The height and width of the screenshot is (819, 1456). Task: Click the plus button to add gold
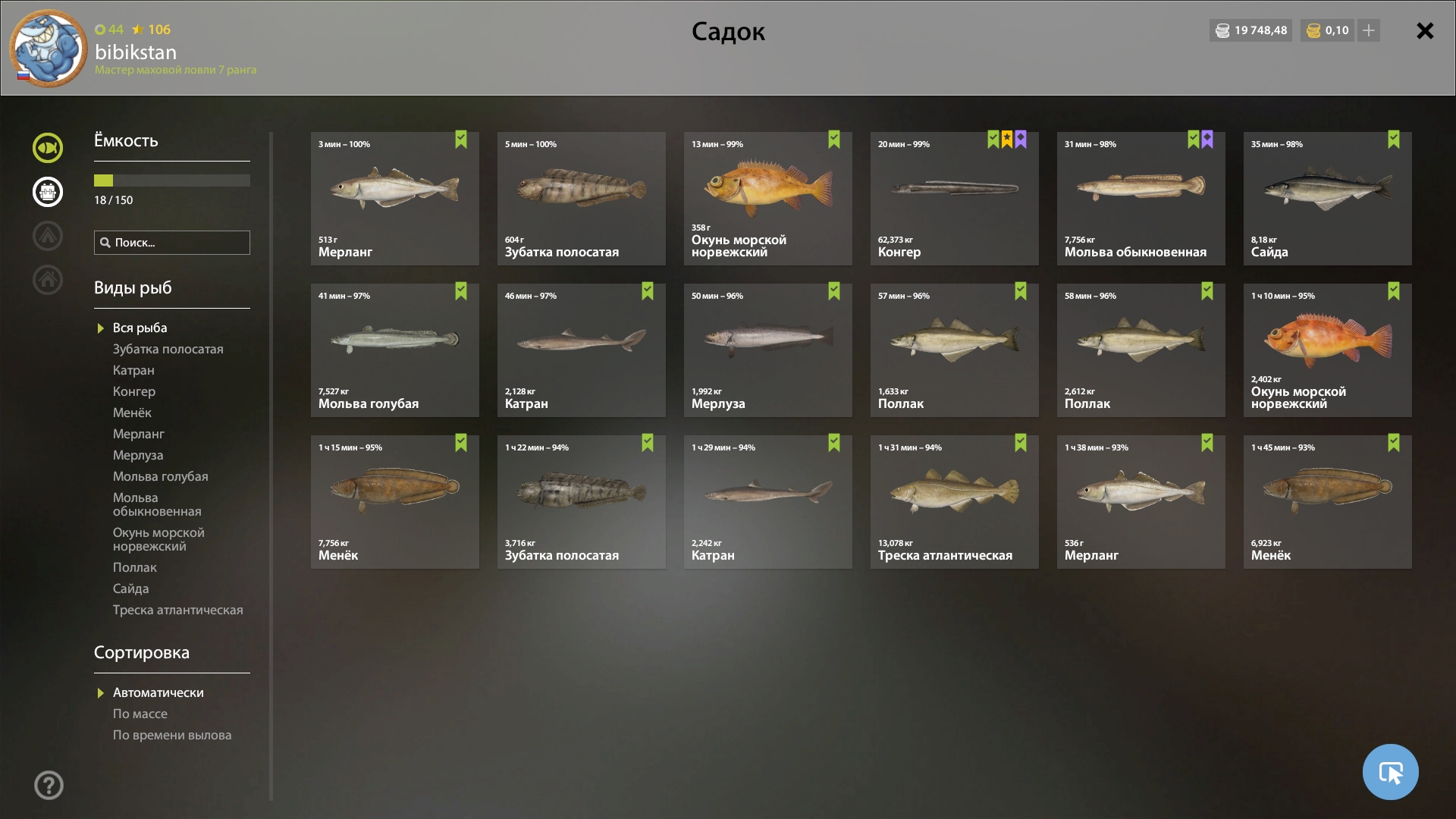coord(1369,30)
